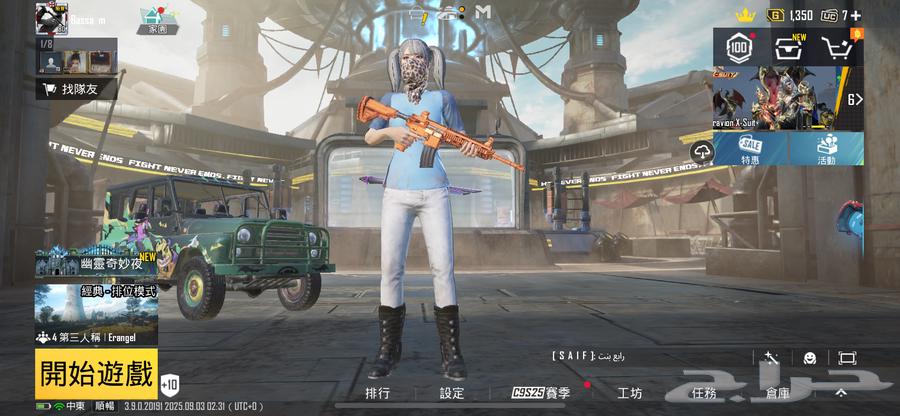Open the level 100 pass badge
Screen dimensions: 900x416
click(740, 46)
